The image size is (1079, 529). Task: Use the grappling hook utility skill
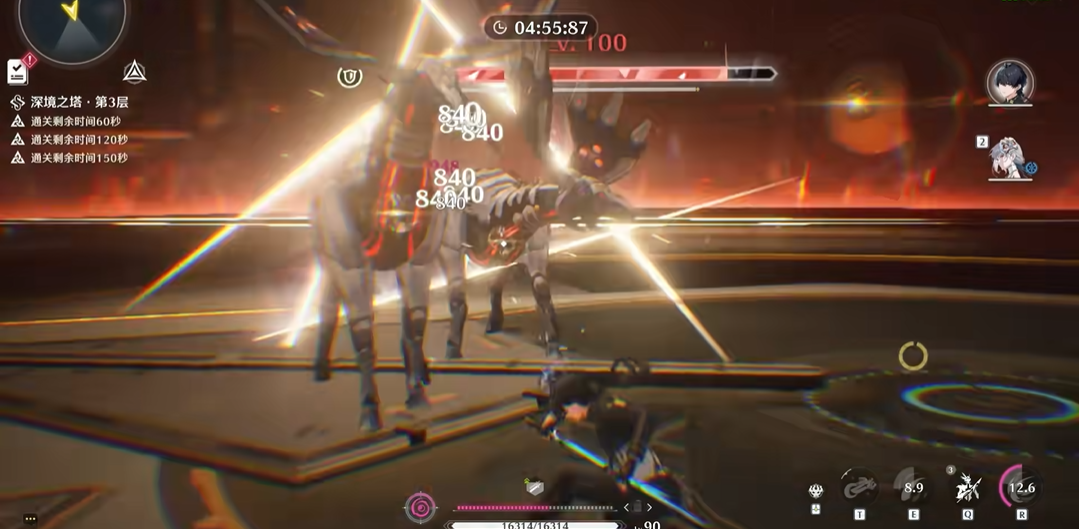859,489
